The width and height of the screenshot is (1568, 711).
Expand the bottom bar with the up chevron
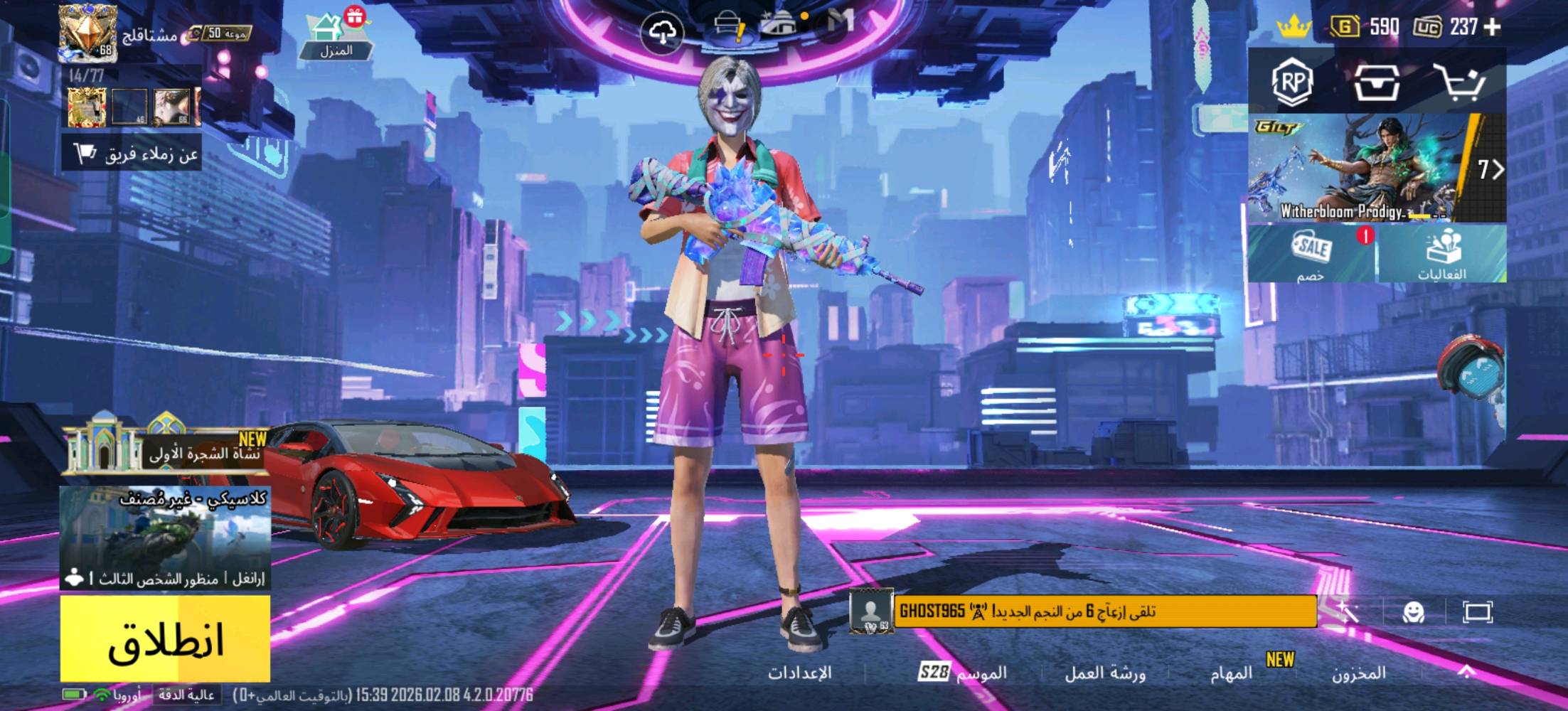[x=1466, y=673]
